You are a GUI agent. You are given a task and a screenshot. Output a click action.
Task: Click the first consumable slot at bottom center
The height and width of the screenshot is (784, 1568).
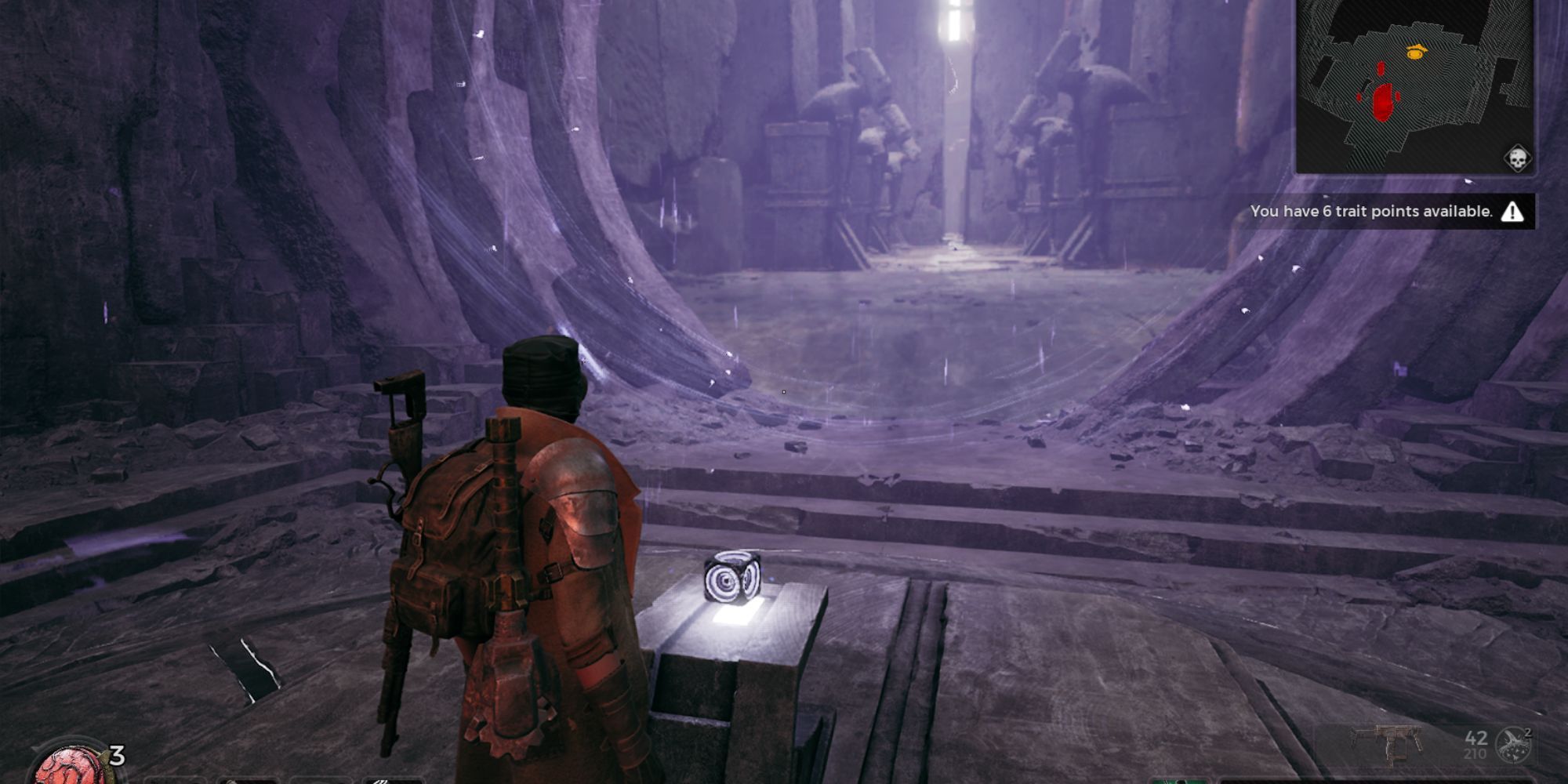click(x=176, y=780)
